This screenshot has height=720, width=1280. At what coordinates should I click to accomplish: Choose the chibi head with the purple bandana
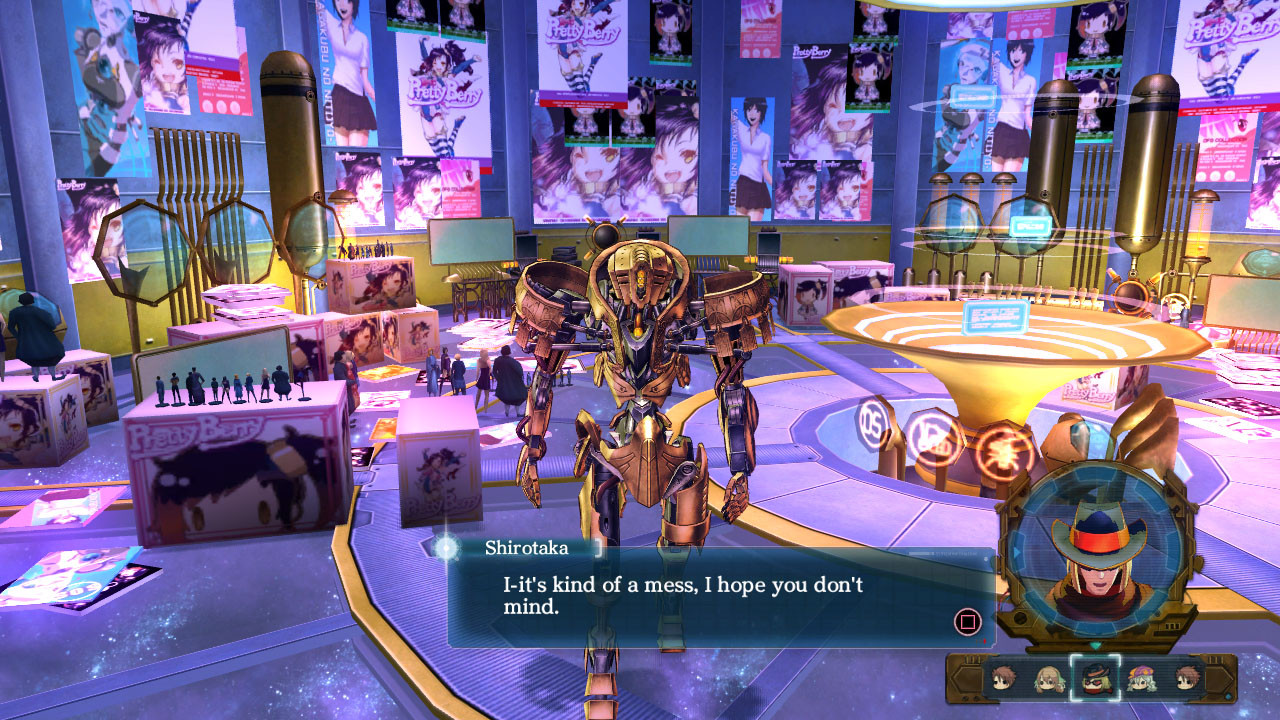pos(1141,679)
